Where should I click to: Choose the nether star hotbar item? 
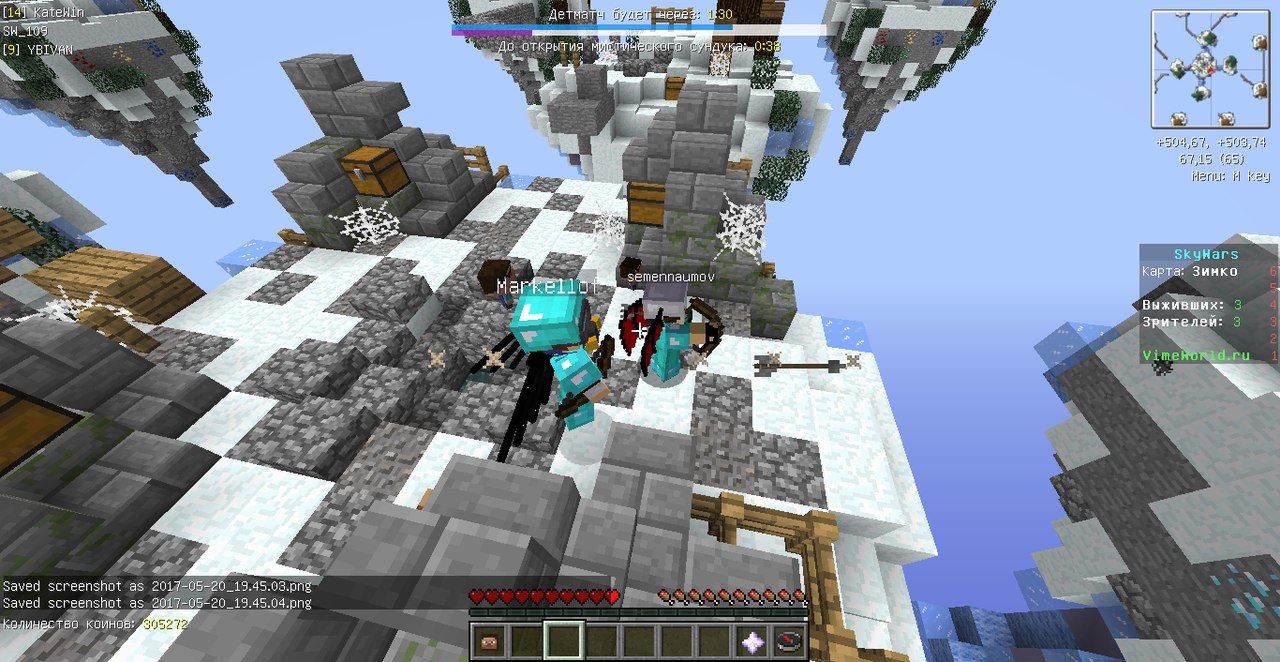[753, 640]
